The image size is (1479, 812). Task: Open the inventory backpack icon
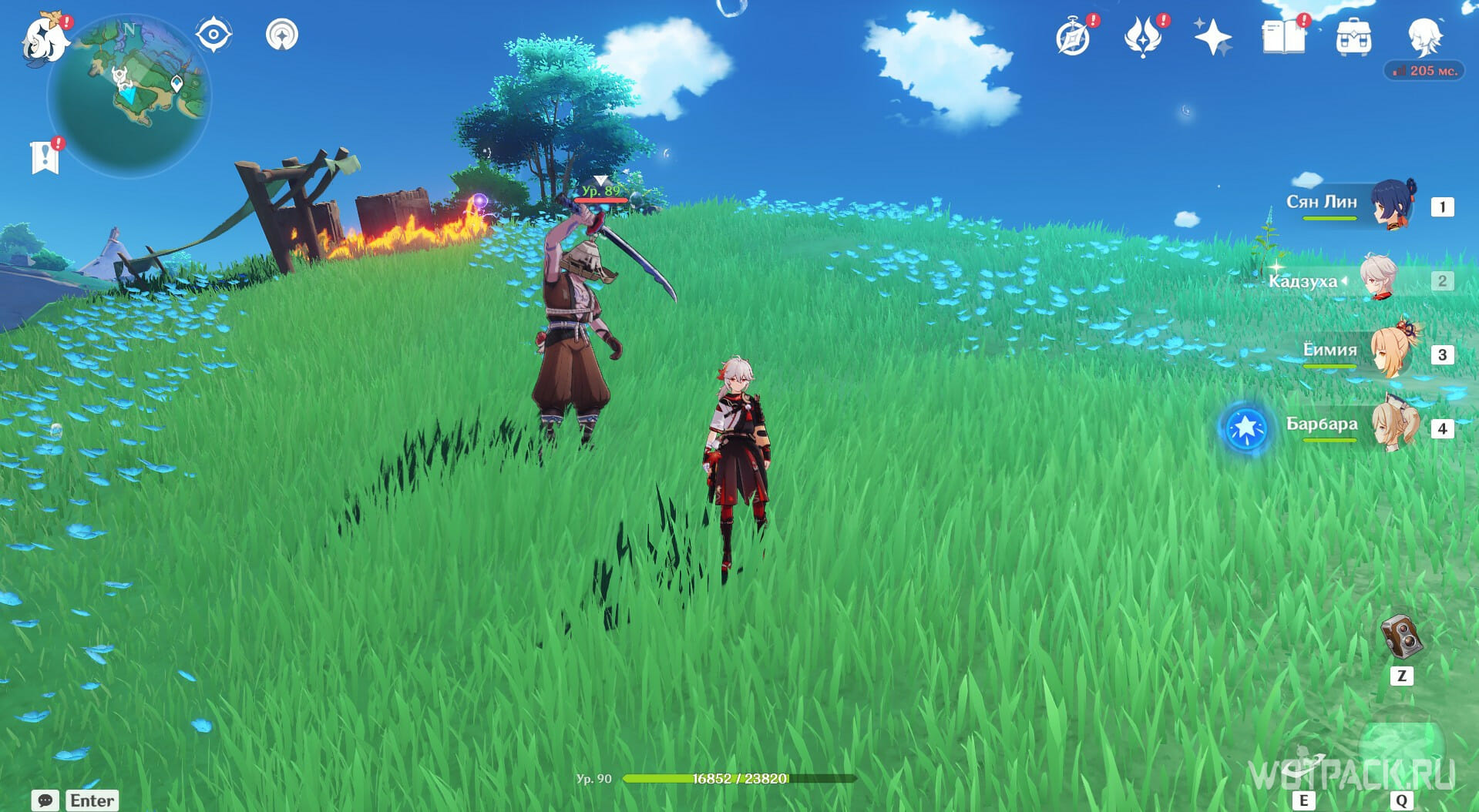pos(1353,37)
